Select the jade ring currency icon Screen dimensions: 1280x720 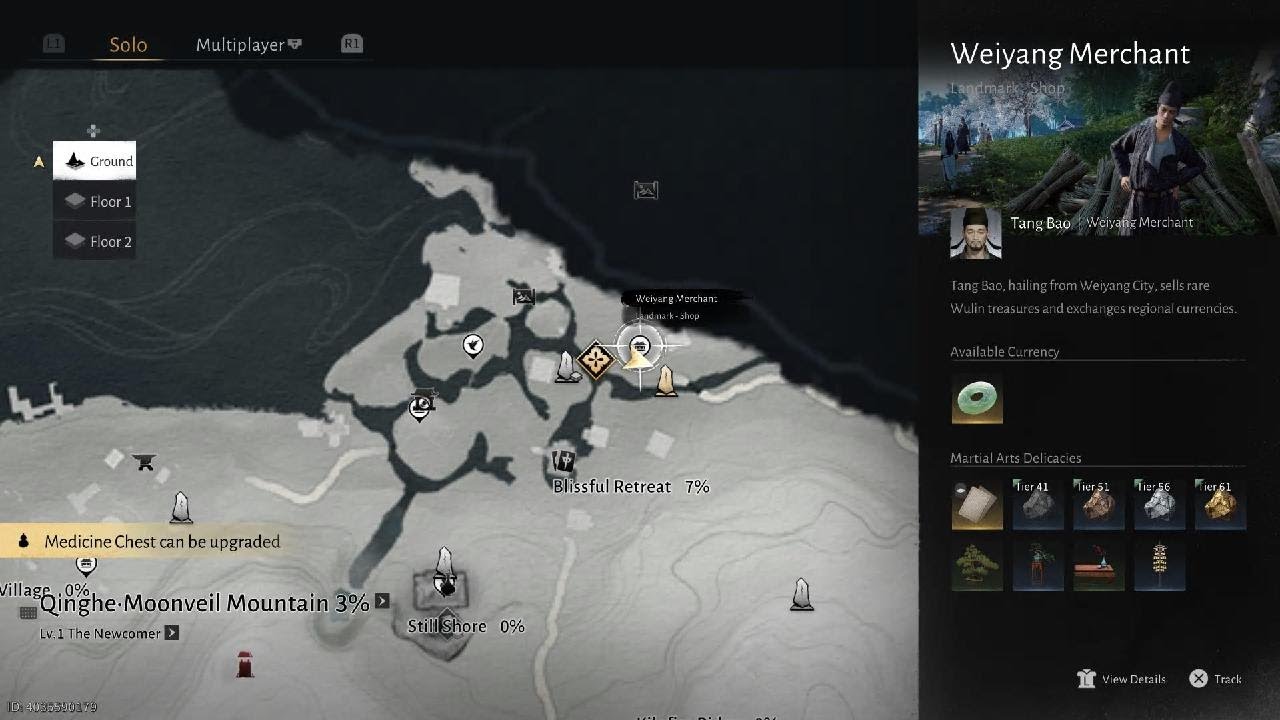[x=977, y=399]
